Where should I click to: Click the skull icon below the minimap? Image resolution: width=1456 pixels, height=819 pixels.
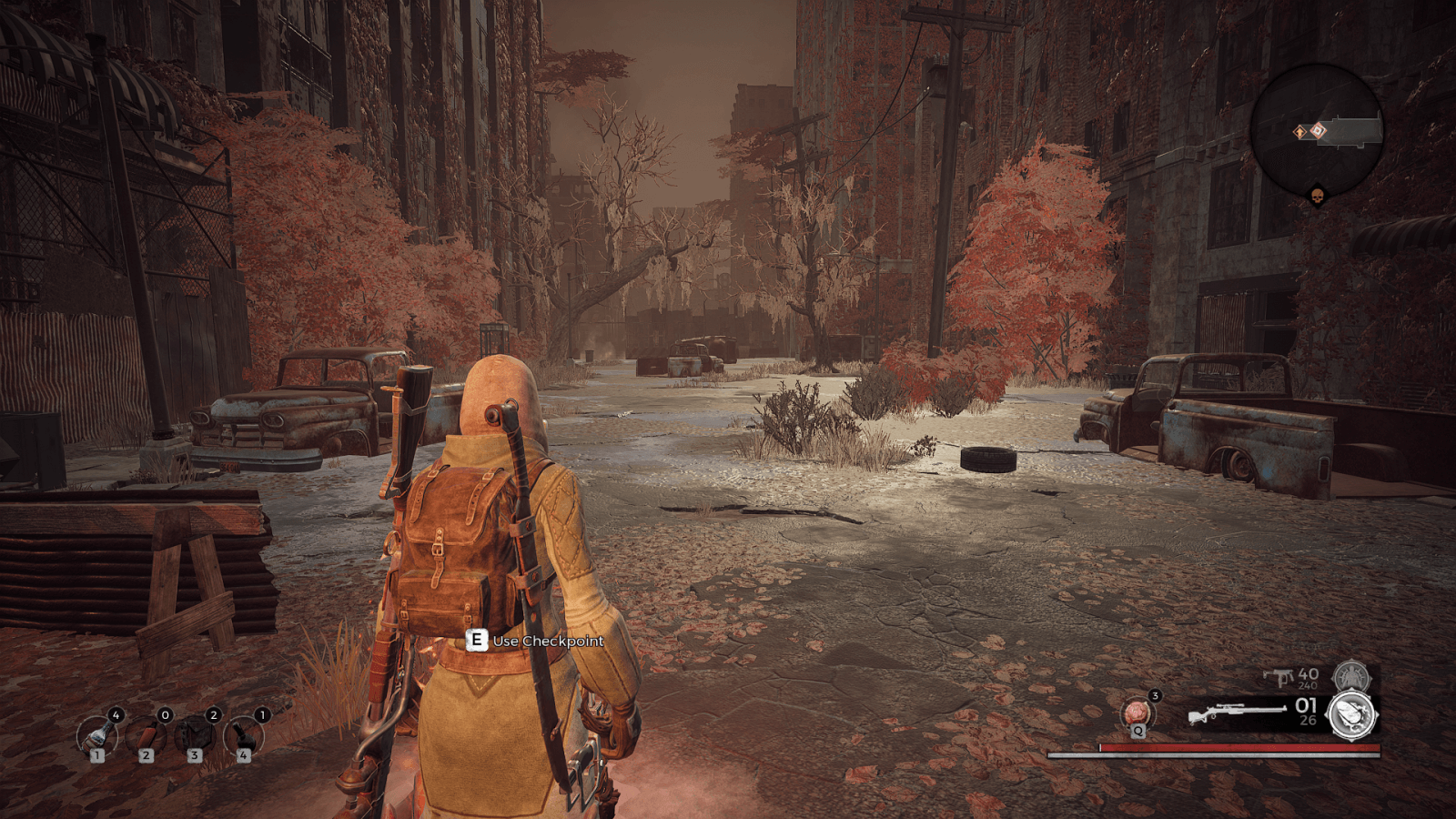click(1316, 196)
